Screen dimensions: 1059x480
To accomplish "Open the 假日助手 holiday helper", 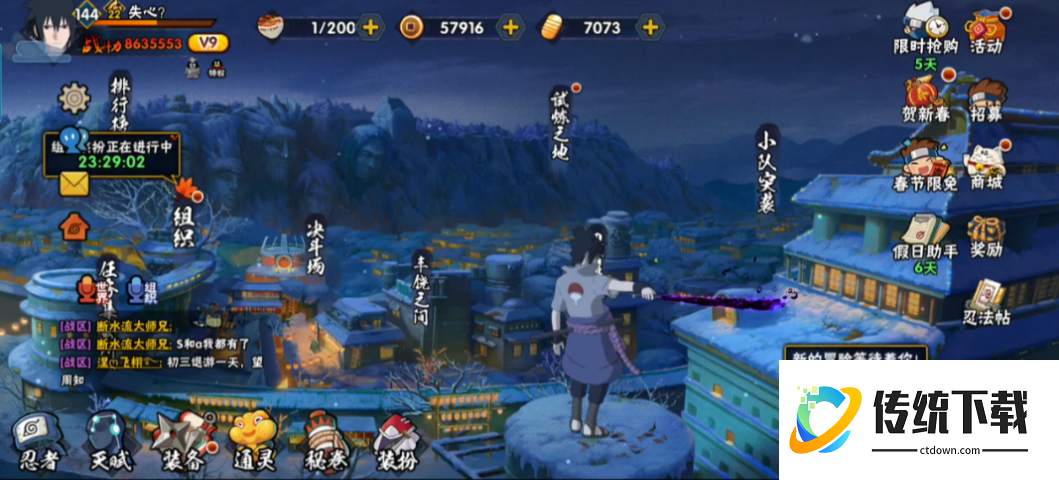I will [924, 235].
